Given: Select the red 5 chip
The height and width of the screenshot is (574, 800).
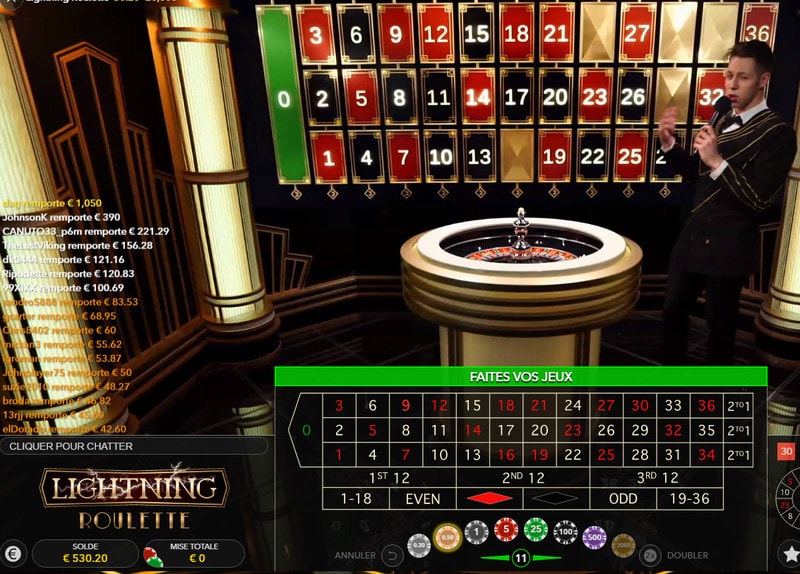Looking at the screenshot, I should click(506, 531).
